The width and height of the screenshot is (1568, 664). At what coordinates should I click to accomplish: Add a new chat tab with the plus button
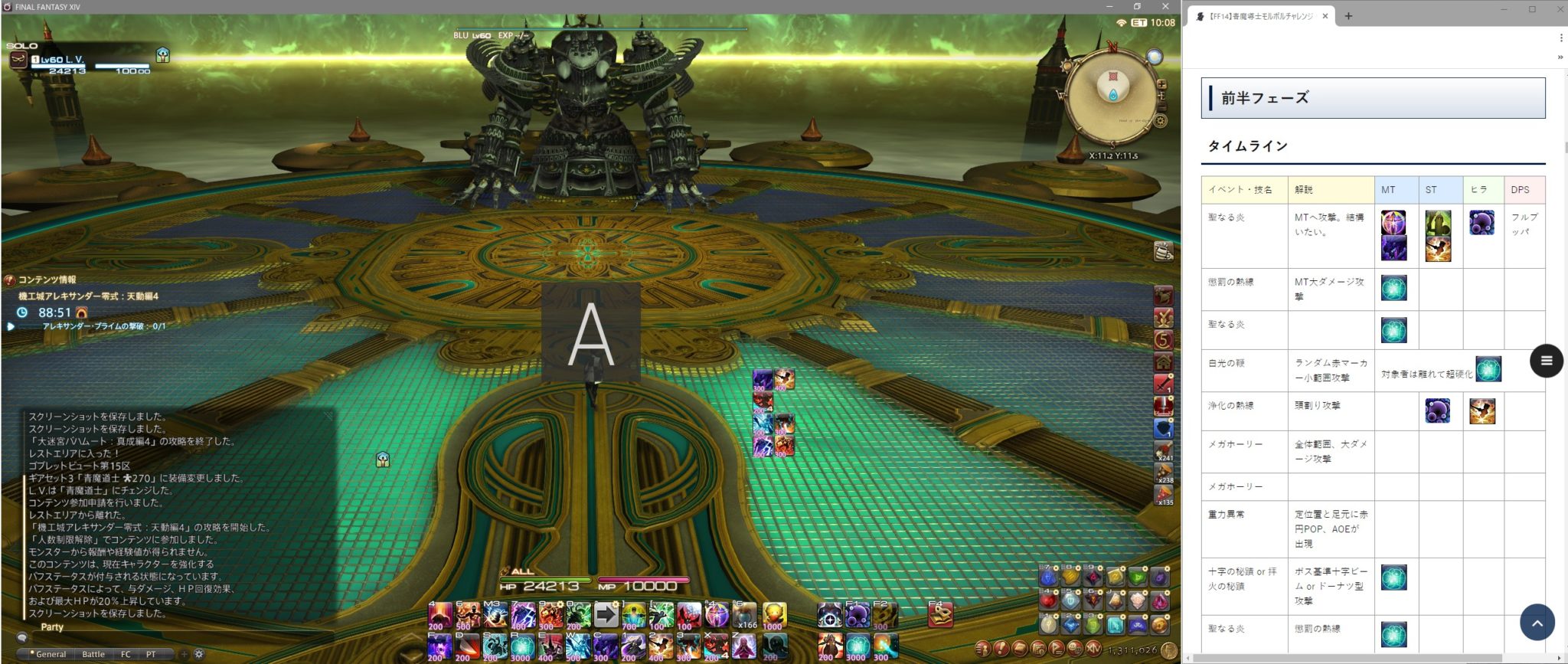point(185,654)
